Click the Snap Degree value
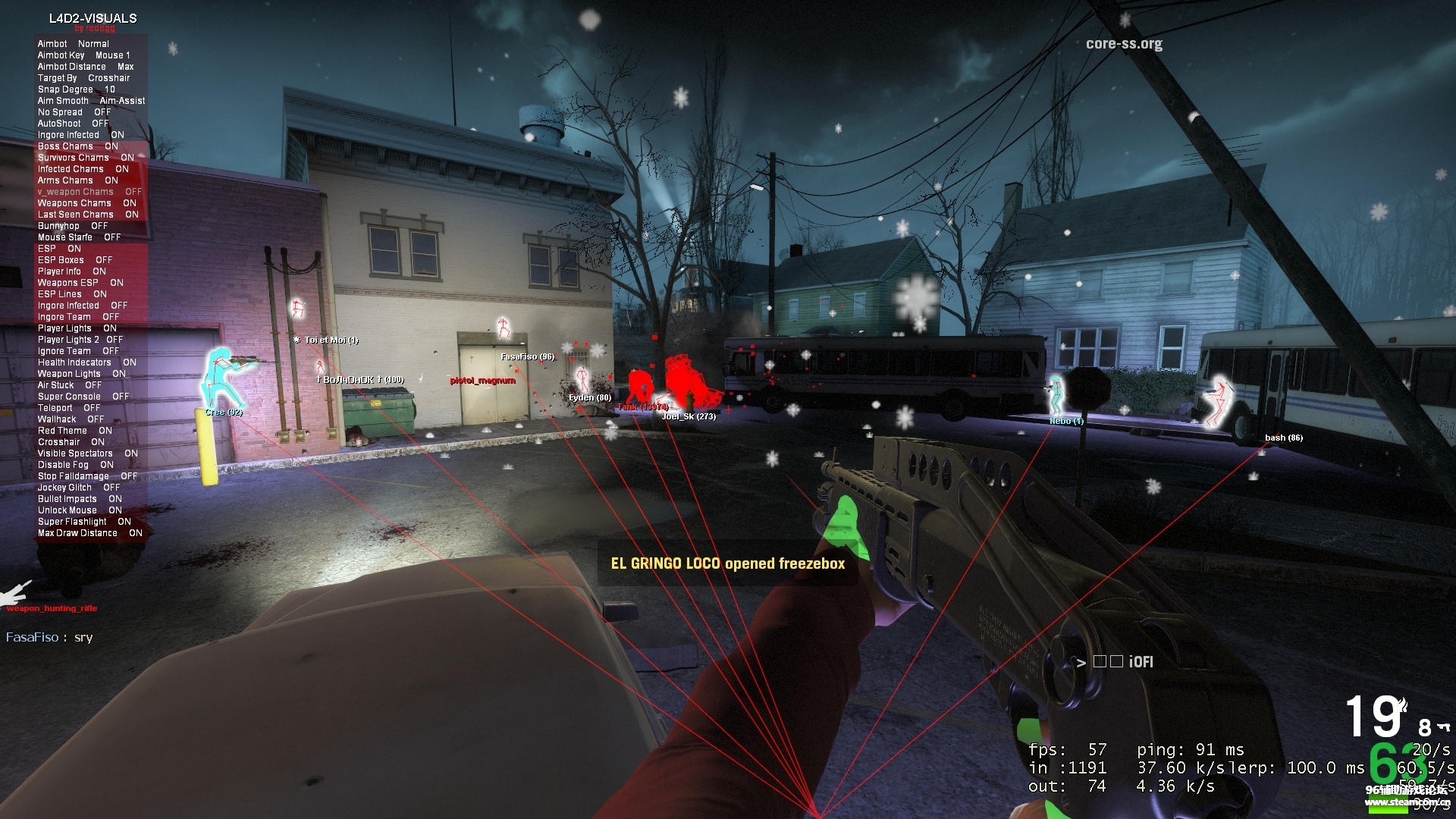Screen dimensions: 1456x819 click(x=74, y=89)
